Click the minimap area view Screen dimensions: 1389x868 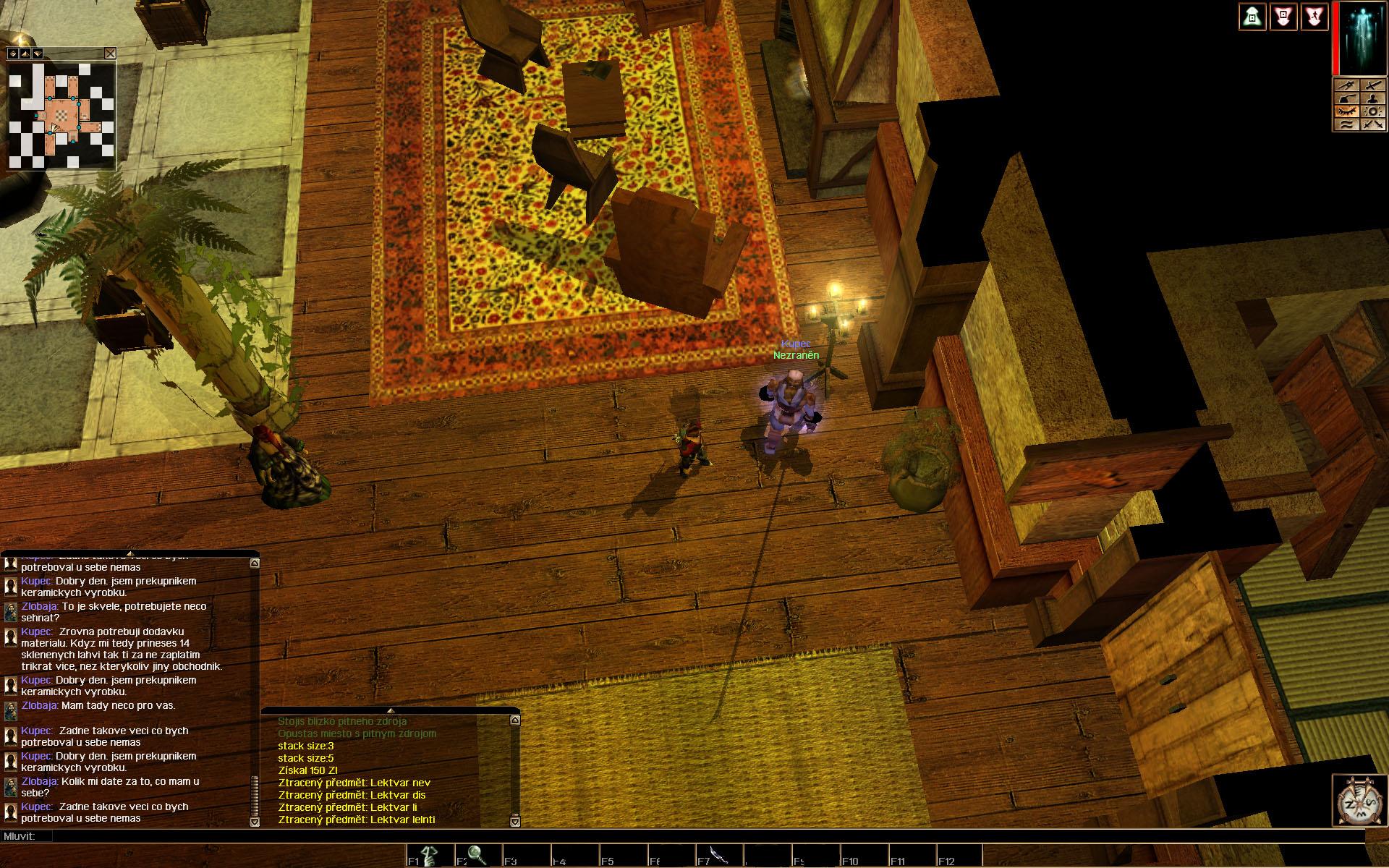click(61, 116)
